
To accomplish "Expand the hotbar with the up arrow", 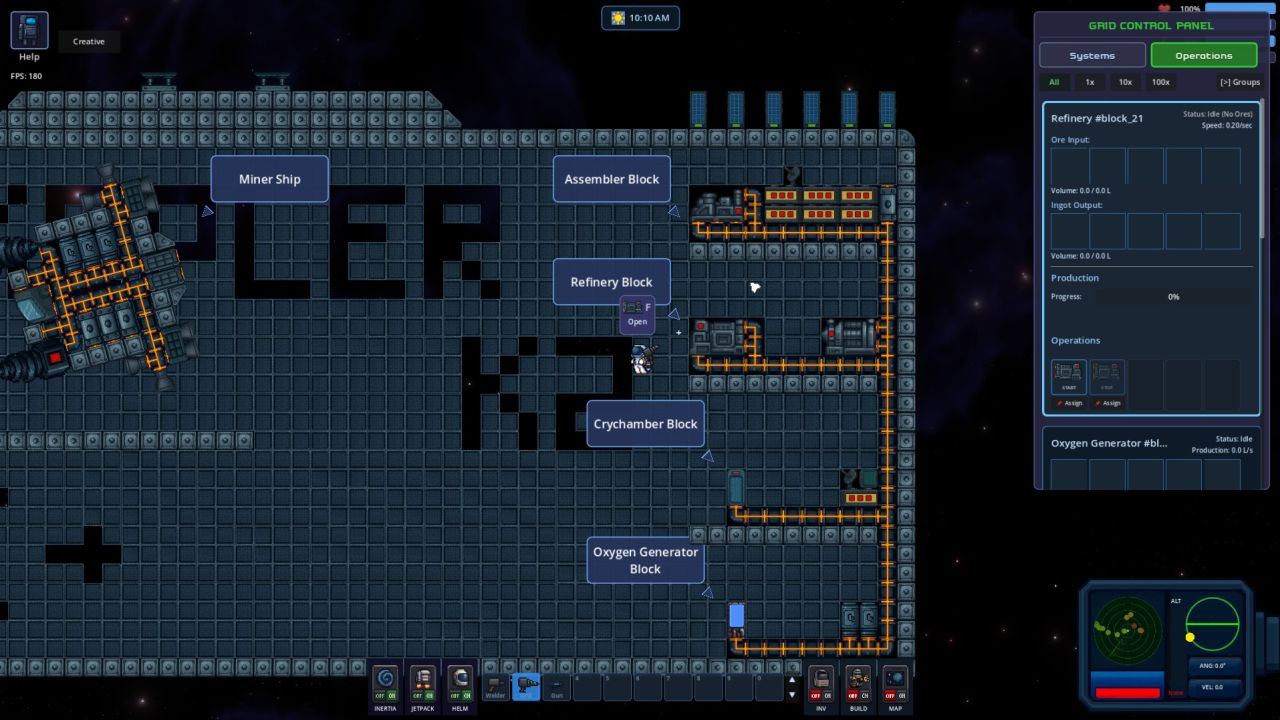I will [x=792, y=679].
